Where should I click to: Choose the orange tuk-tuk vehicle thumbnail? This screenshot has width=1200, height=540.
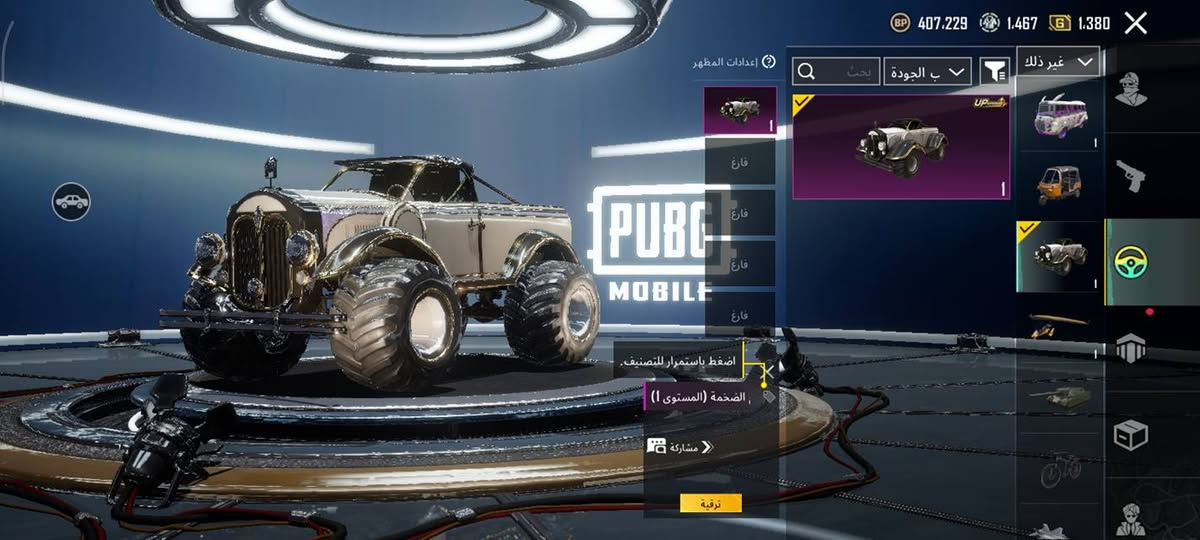[x=1059, y=185]
